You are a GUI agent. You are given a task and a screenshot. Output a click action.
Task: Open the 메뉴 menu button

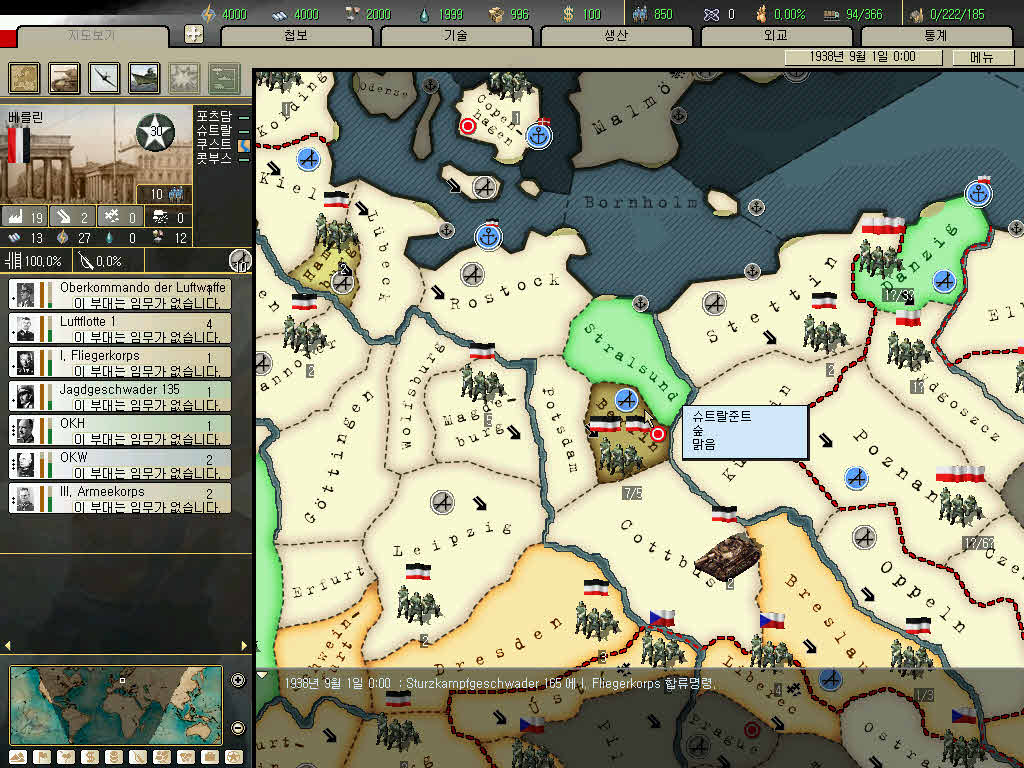[982, 57]
